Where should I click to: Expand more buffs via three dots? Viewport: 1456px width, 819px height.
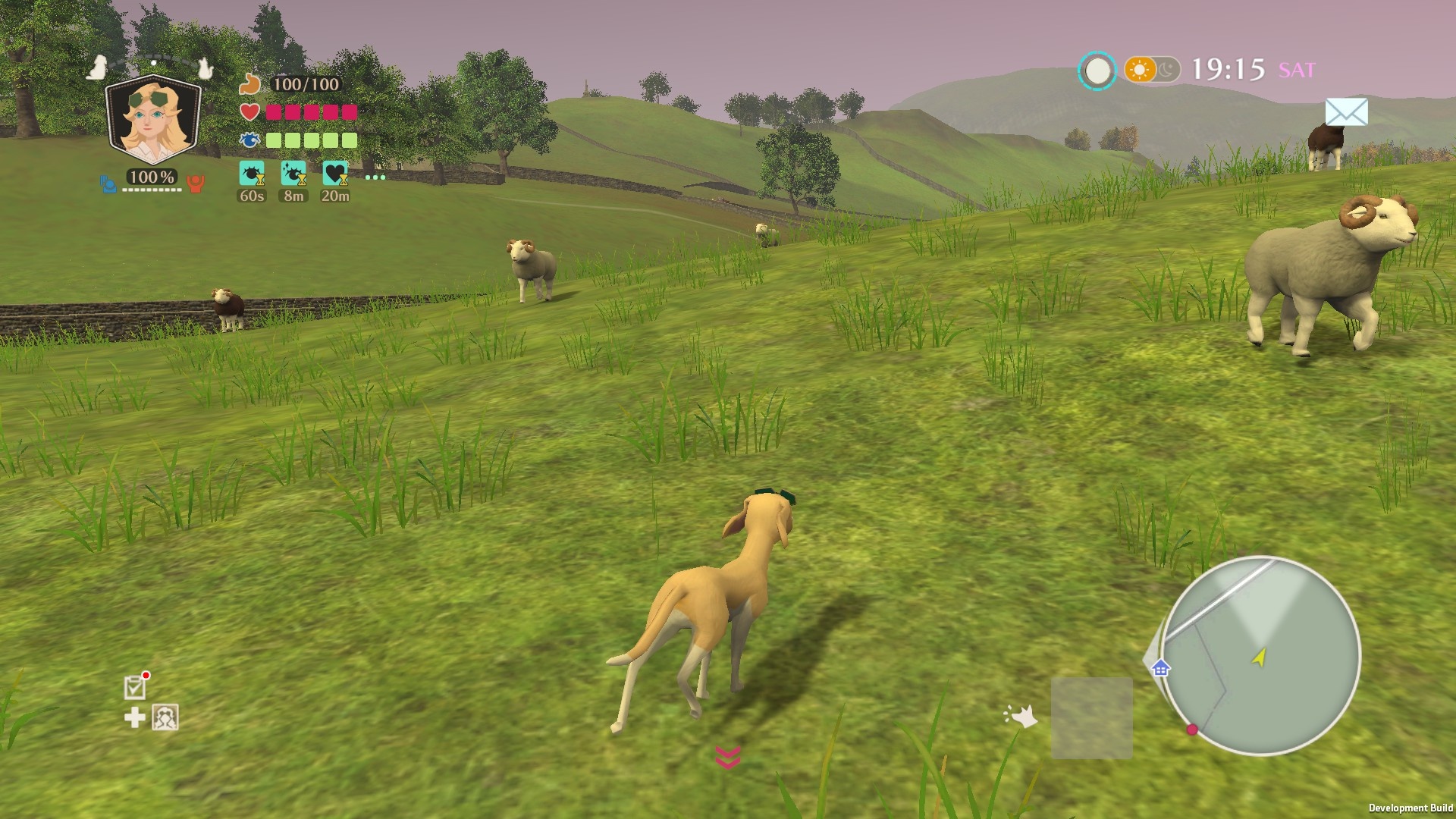375,177
